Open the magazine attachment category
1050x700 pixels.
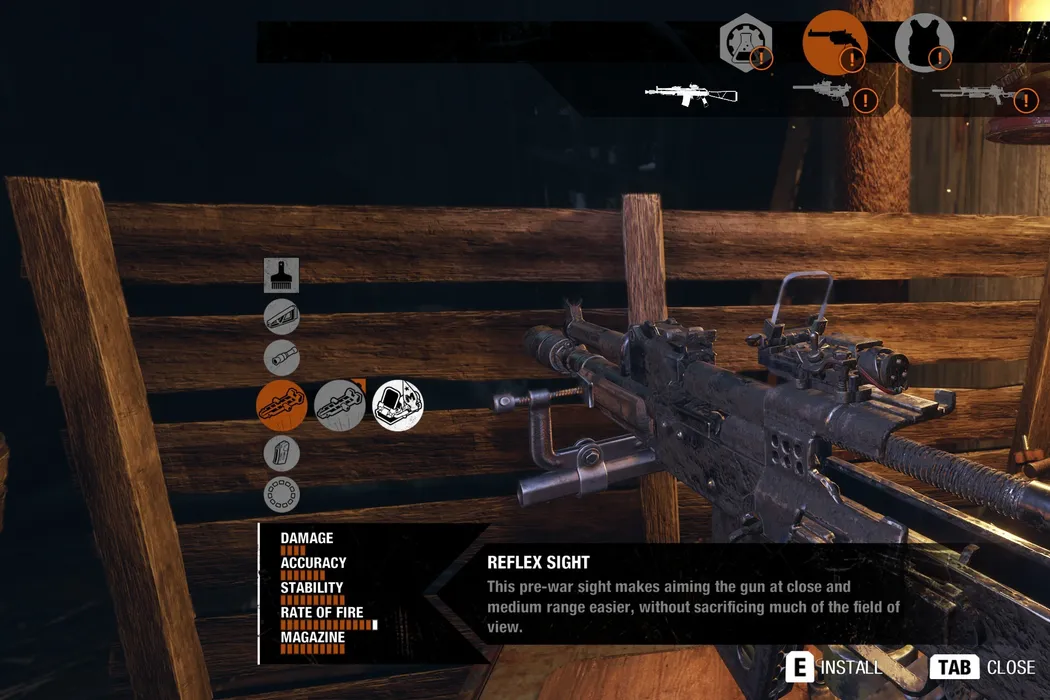point(281,453)
